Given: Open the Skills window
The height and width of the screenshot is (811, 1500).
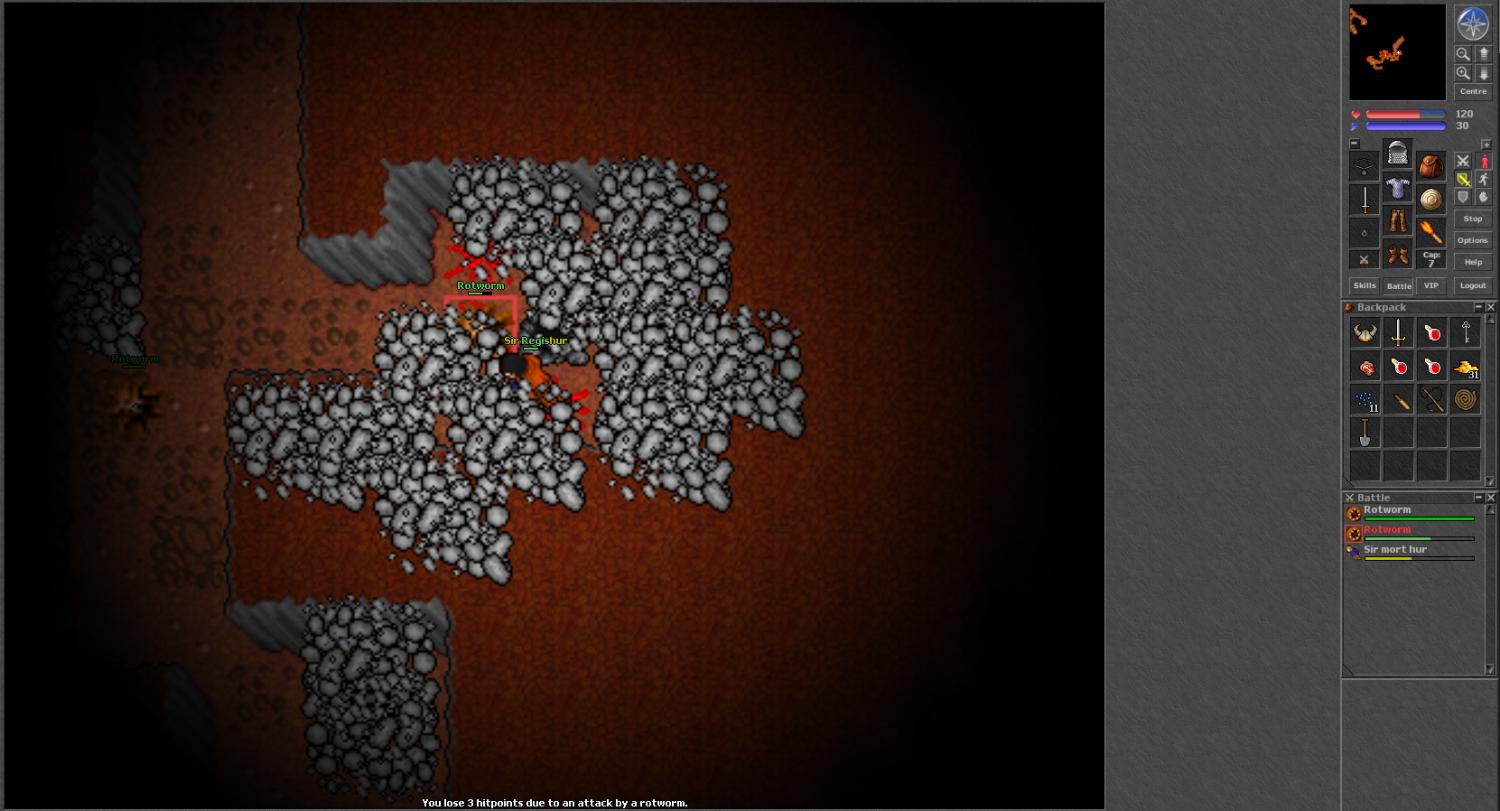Looking at the screenshot, I should click(1364, 286).
